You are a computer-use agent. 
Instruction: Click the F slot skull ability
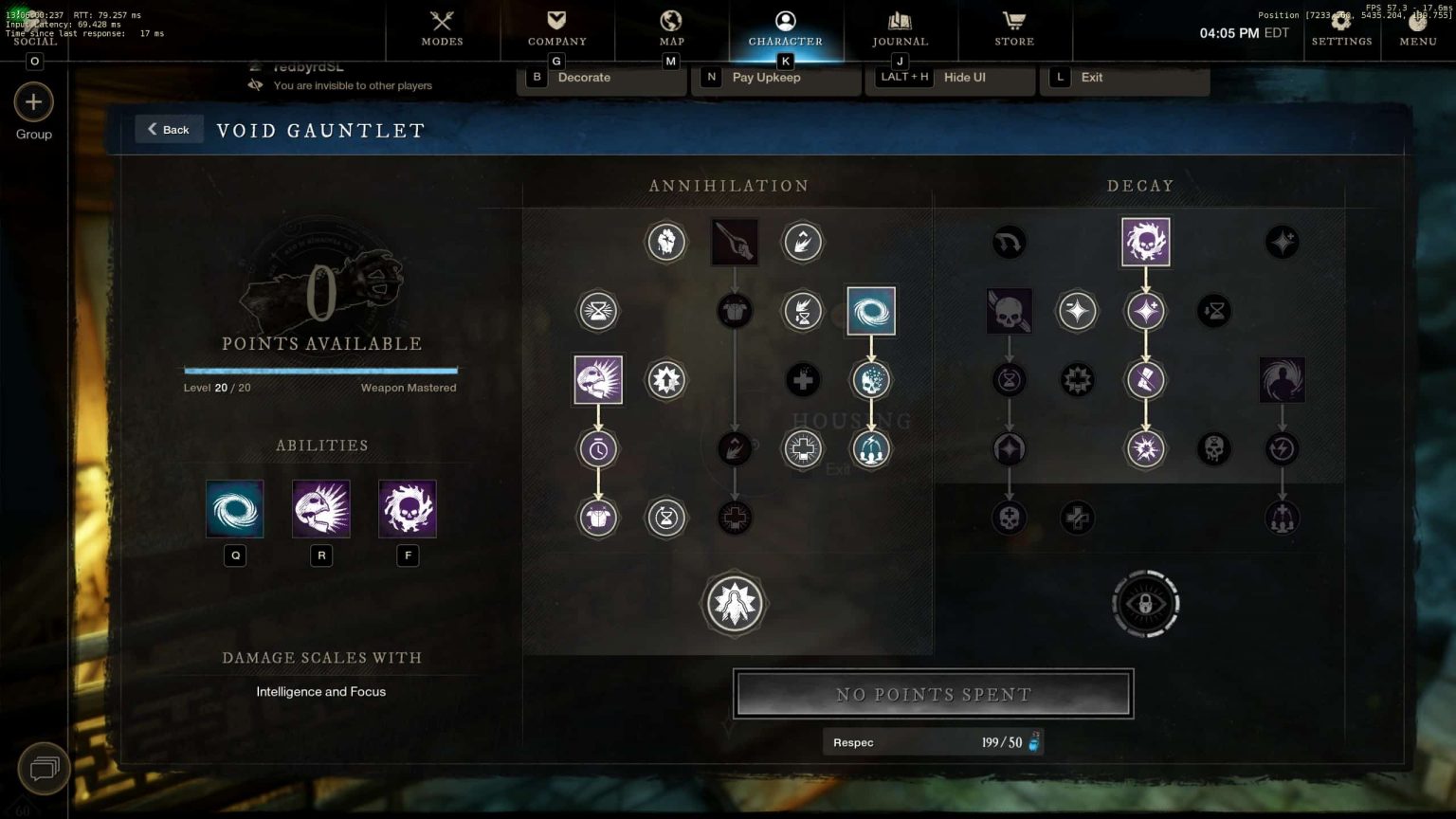tap(408, 509)
